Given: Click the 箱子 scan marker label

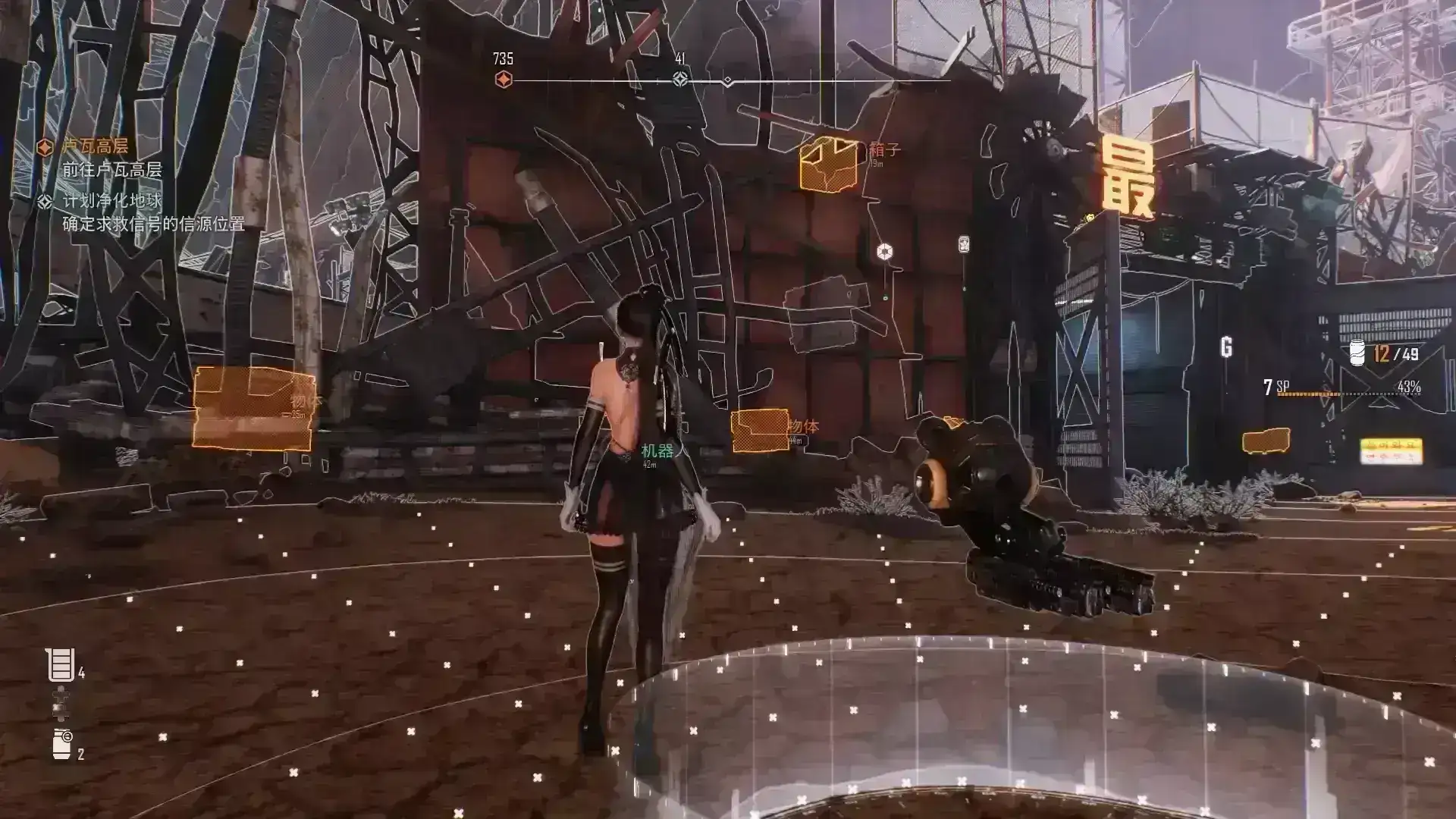Looking at the screenshot, I should (884, 150).
